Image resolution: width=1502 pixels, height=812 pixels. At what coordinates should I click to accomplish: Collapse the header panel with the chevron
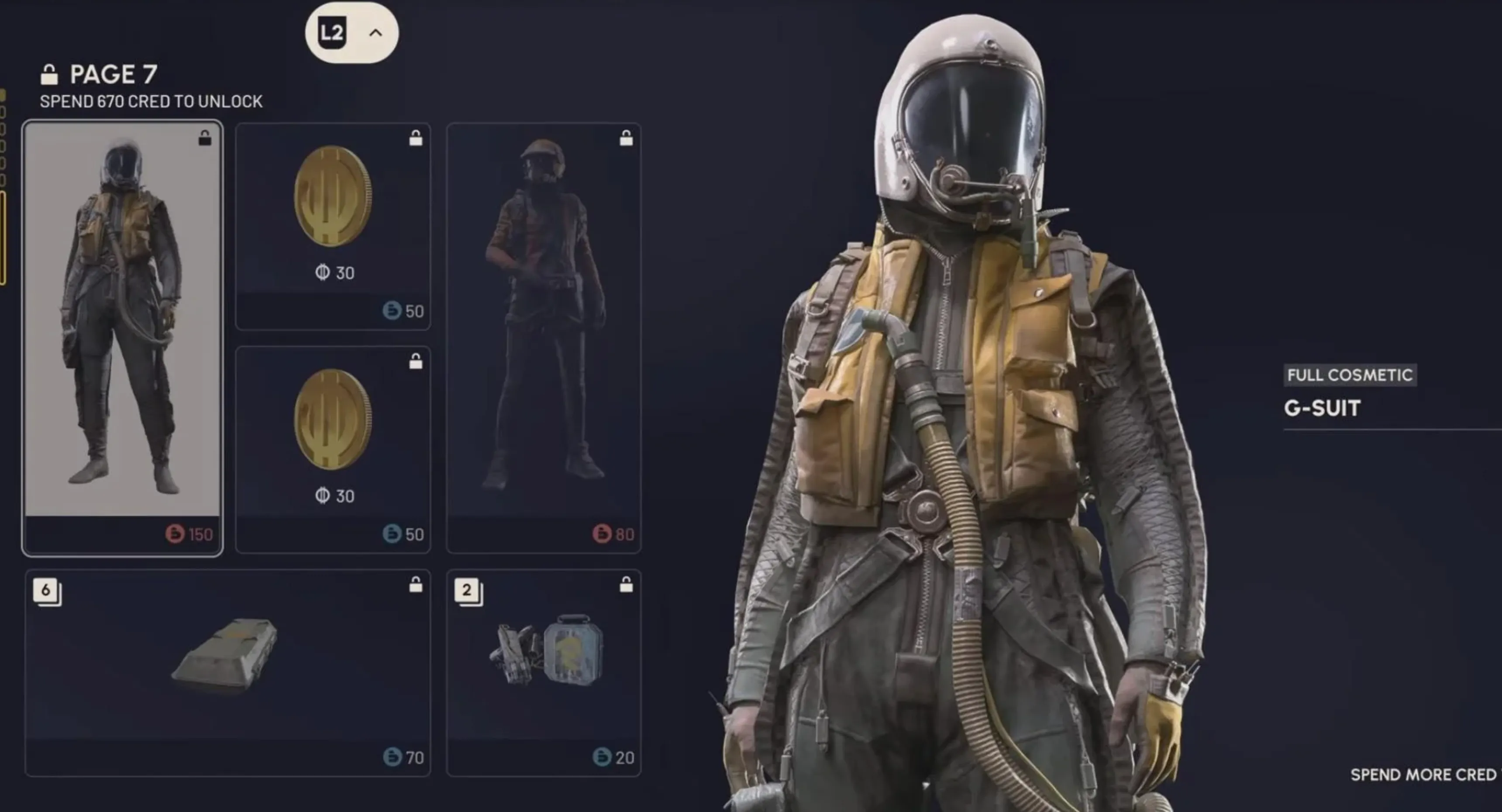tap(376, 33)
